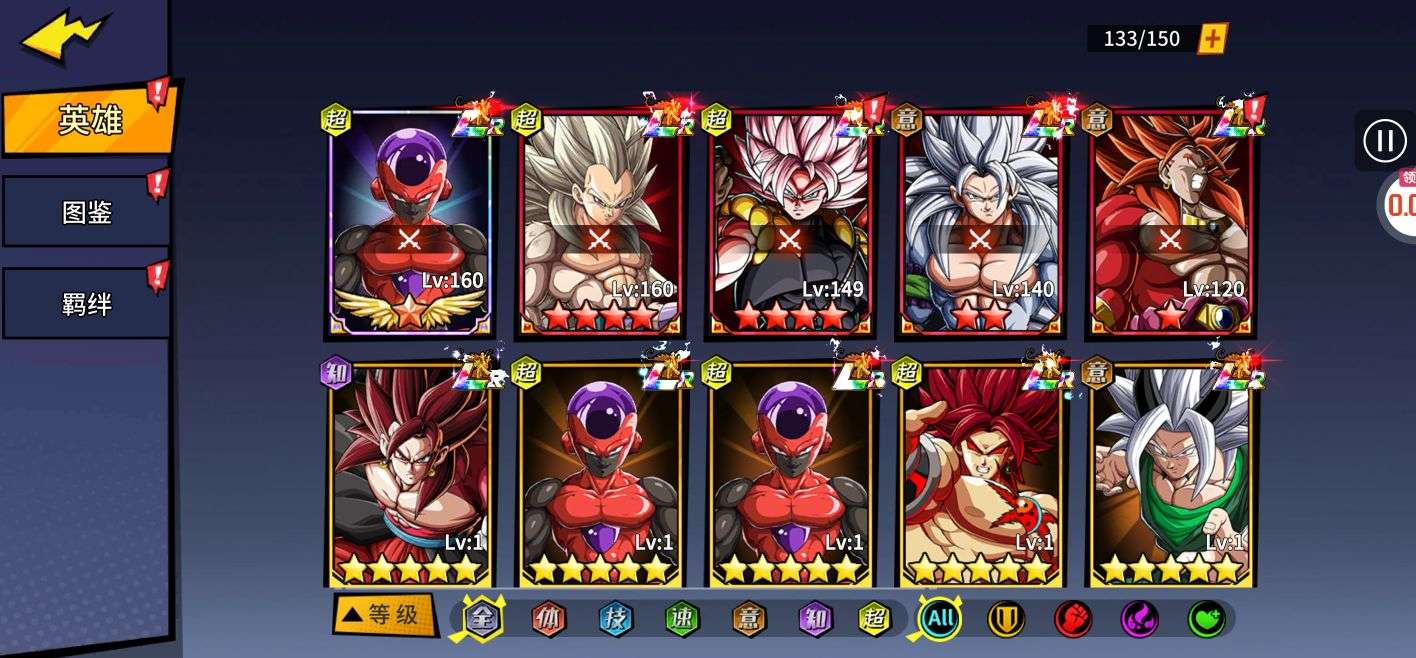
Task: Filter heroes by 体 type
Action: [548, 619]
